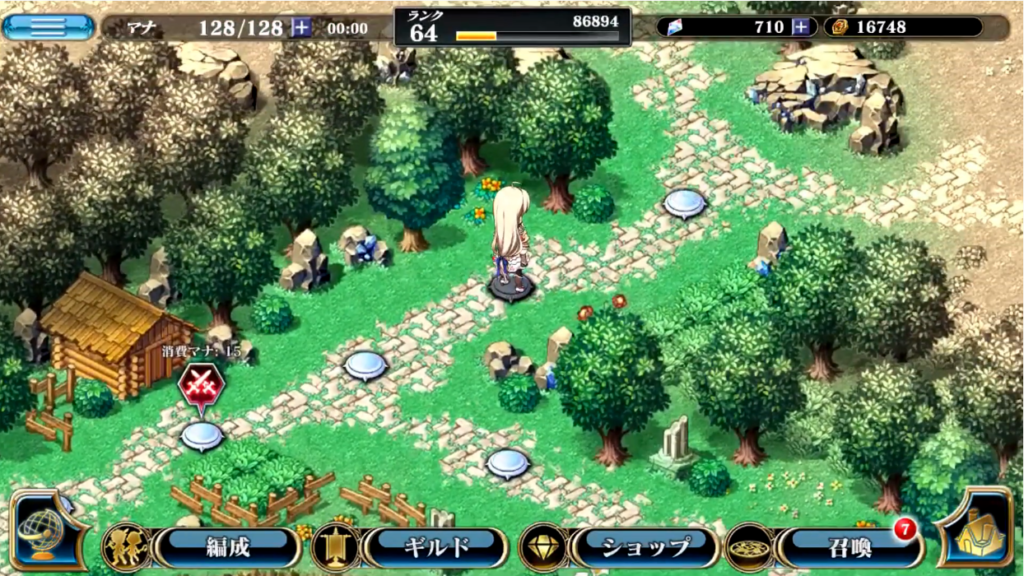The width and height of the screenshot is (1024, 576).
Task: Open the ショップ shop menu
Action: click(x=645, y=547)
